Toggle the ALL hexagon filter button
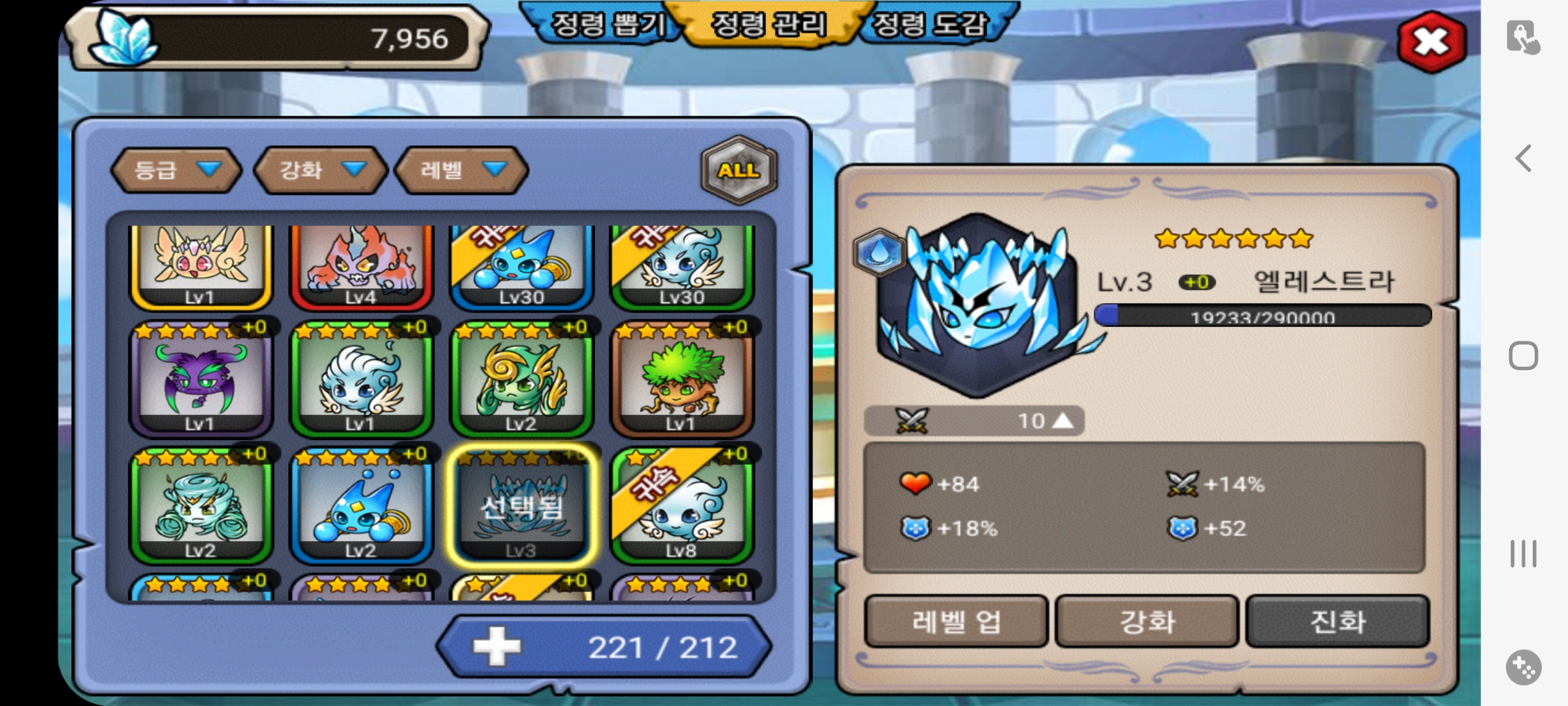Viewport: 1568px width, 706px height. pyautogui.click(x=739, y=170)
